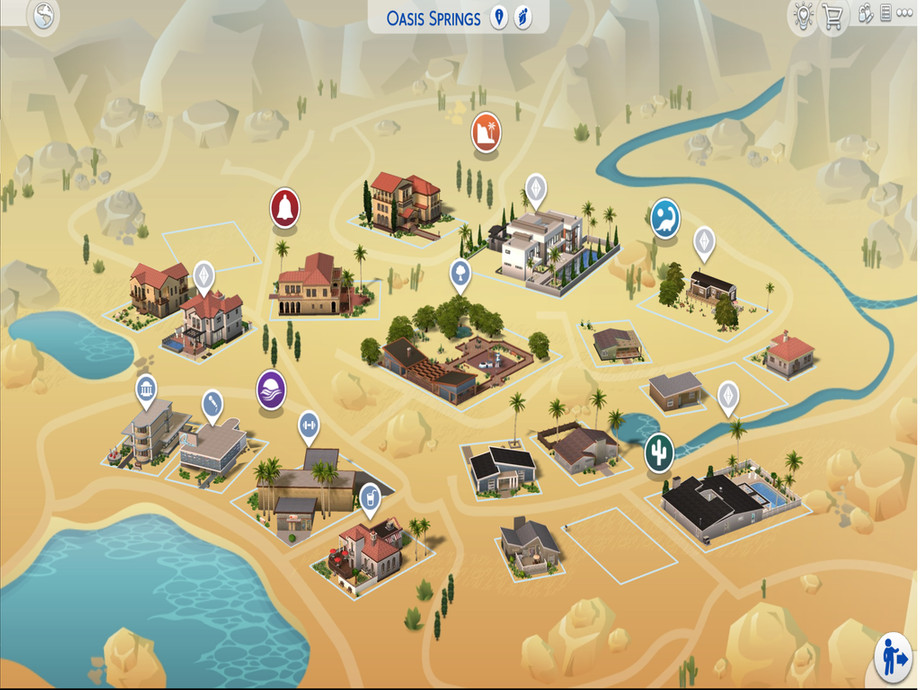This screenshot has height=690, width=920.
Task: Click the manage households icon
Action: click(x=866, y=15)
